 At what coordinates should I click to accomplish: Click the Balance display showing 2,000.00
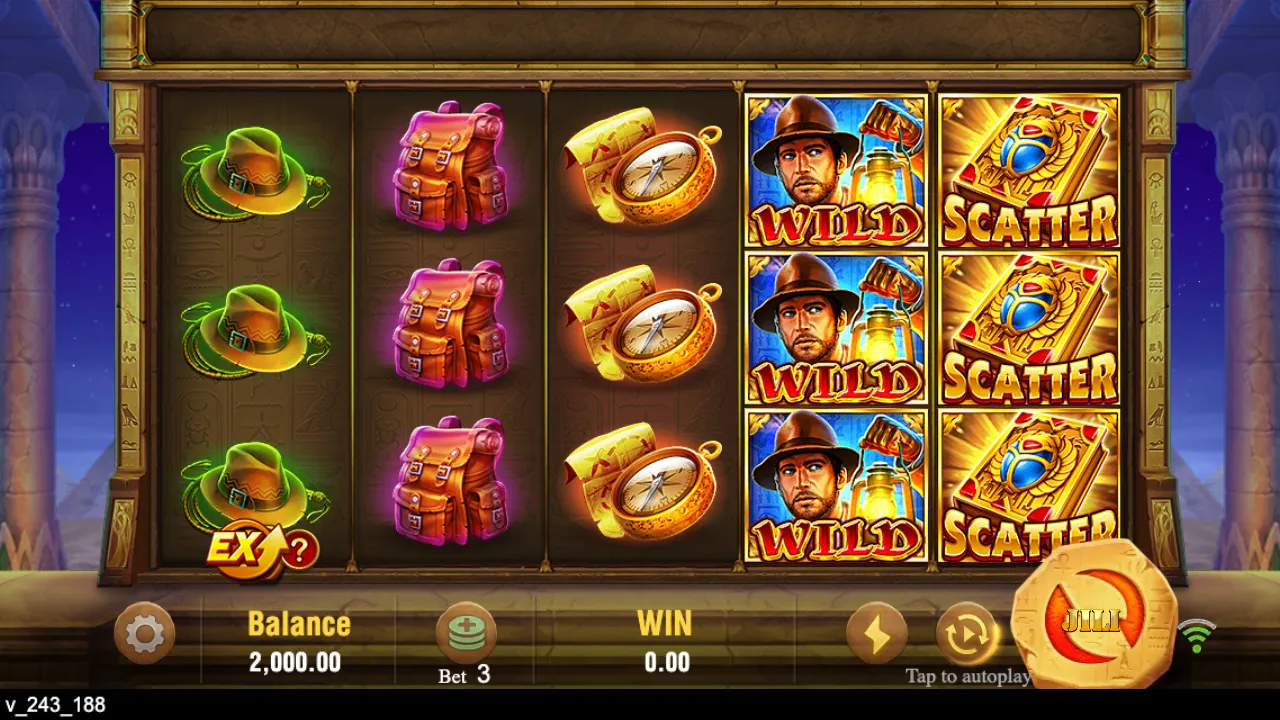pyautogui.click(x=297, y=640)
